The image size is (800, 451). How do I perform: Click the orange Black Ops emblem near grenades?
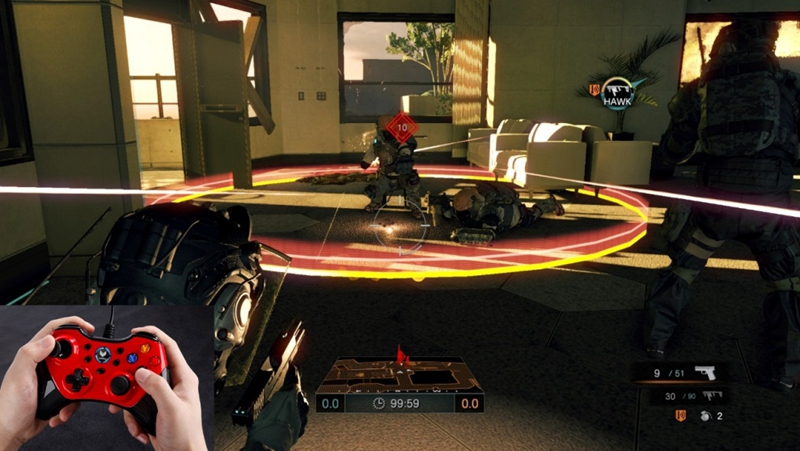682,416
